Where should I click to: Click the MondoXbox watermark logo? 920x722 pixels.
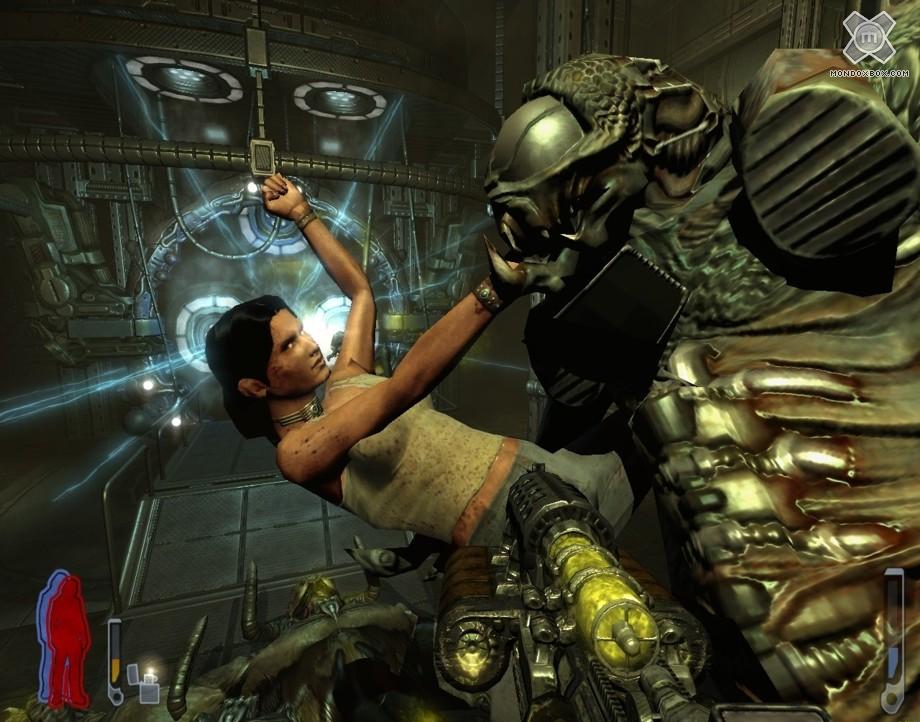(x=868, y=38)
